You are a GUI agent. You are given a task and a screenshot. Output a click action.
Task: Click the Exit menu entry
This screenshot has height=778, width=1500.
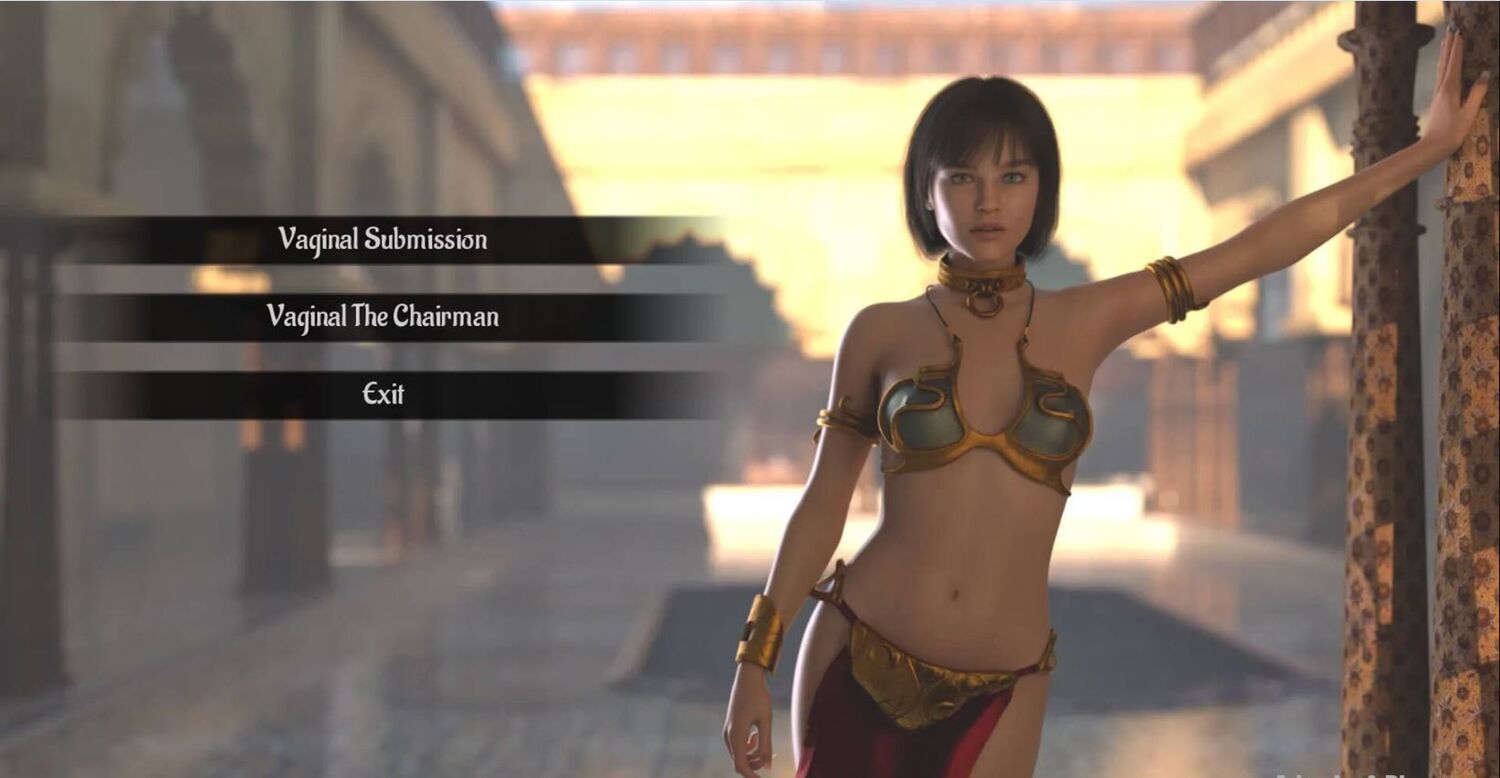(383, 394)
